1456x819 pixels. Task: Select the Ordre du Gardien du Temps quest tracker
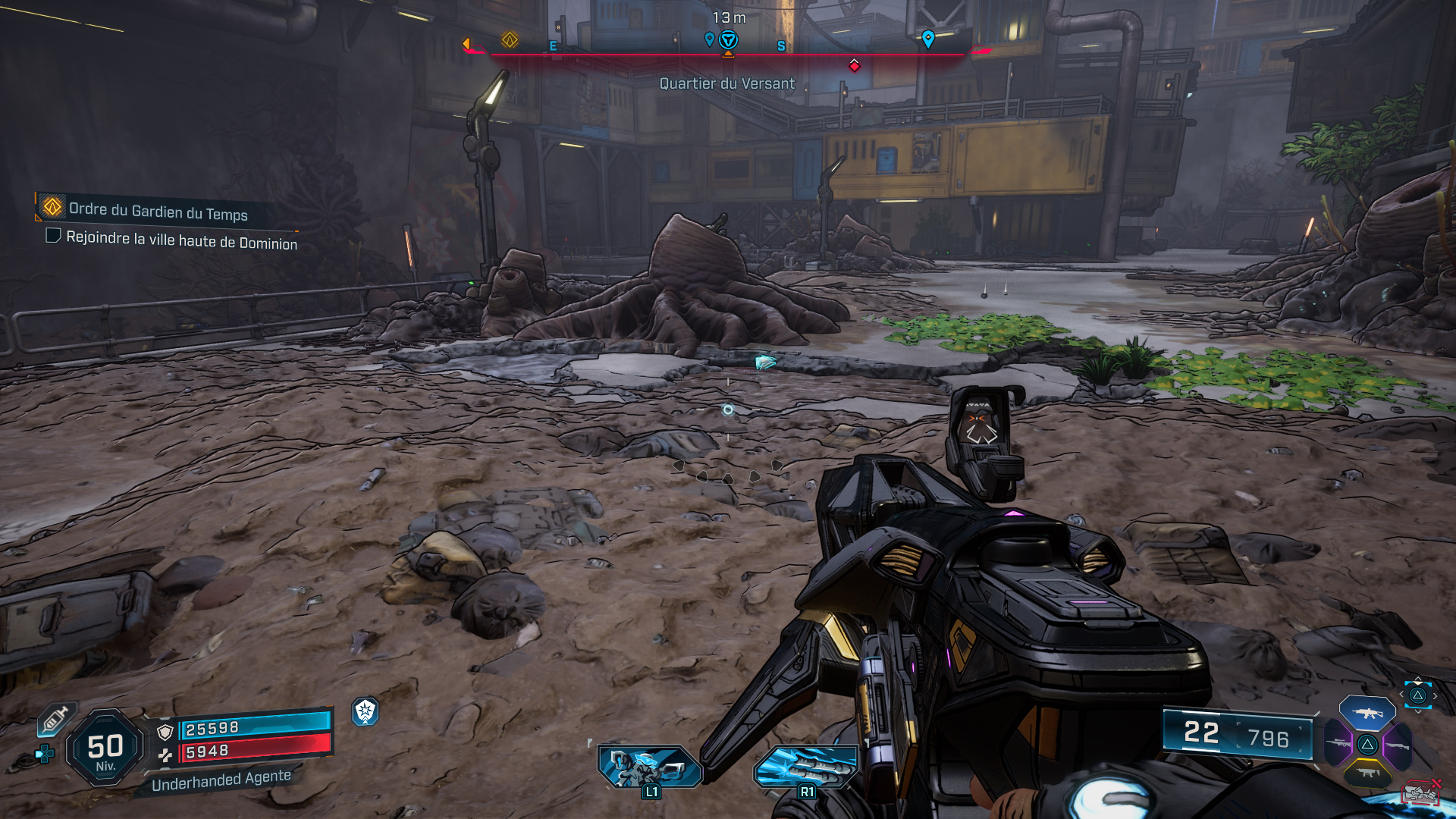158,211
